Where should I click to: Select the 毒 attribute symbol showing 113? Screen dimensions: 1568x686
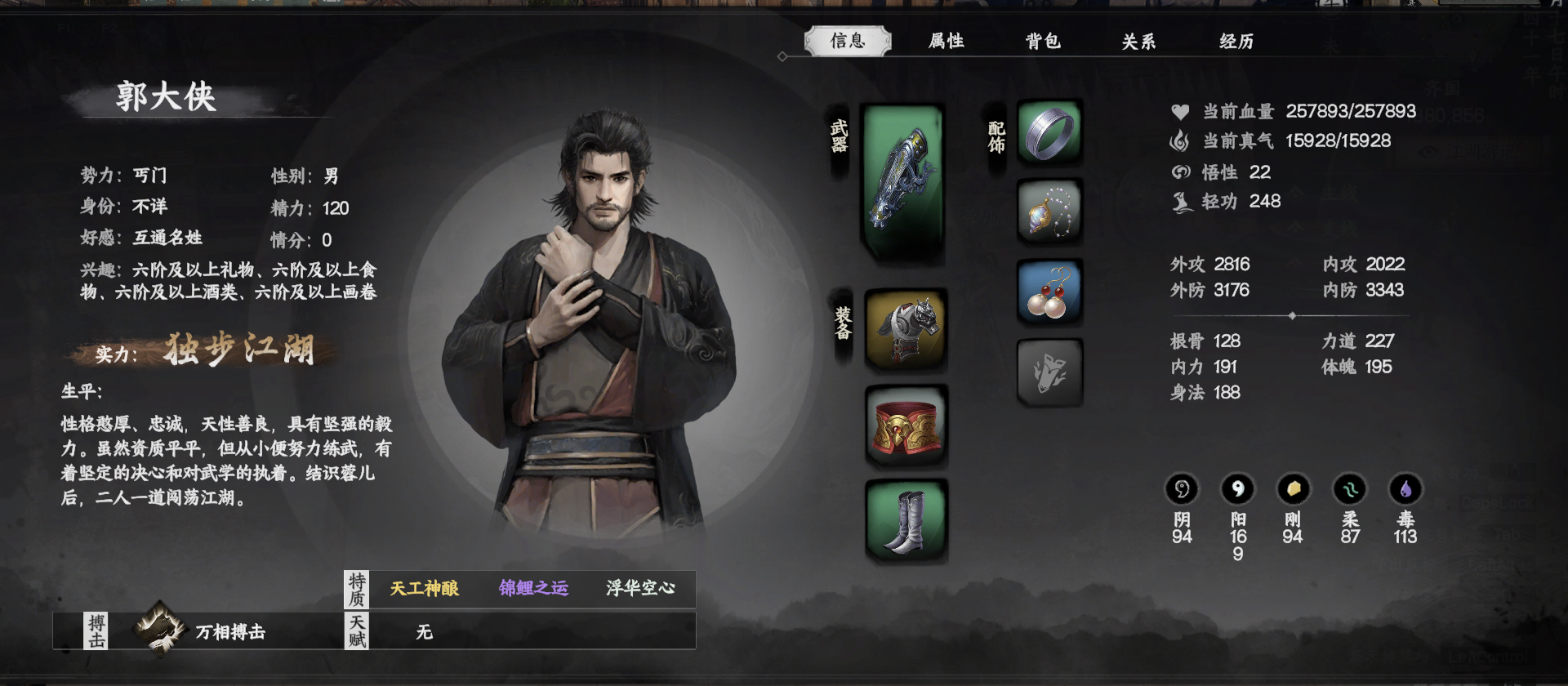1403,491
